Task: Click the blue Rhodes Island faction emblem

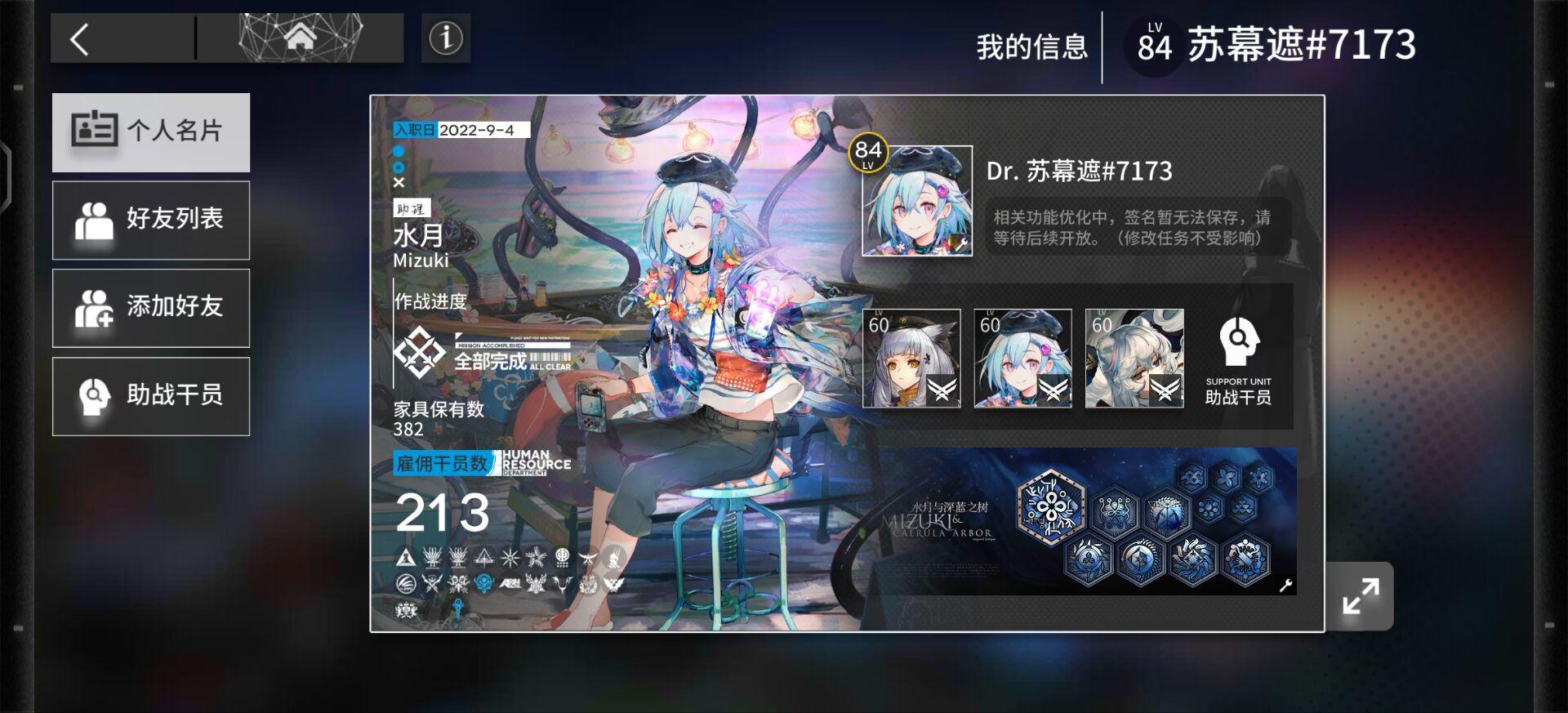Action: click(x=483, y=581)
